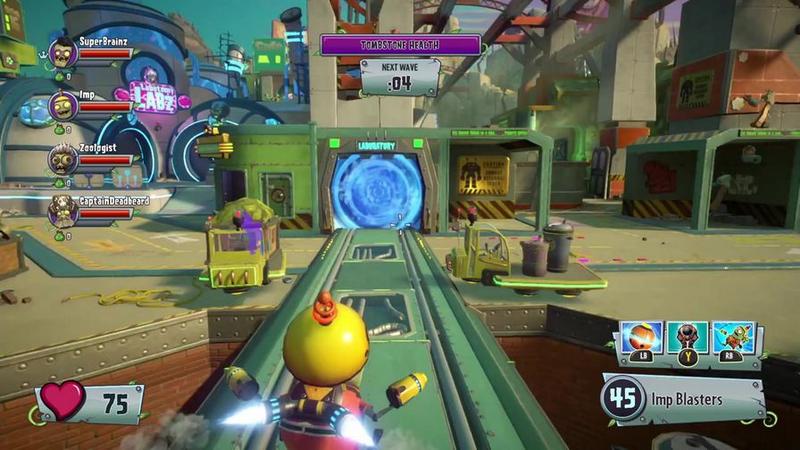The image size is (800, 450).
Task: Activate the Impkata spinning ability icon
Action: (x=642, y=339)
